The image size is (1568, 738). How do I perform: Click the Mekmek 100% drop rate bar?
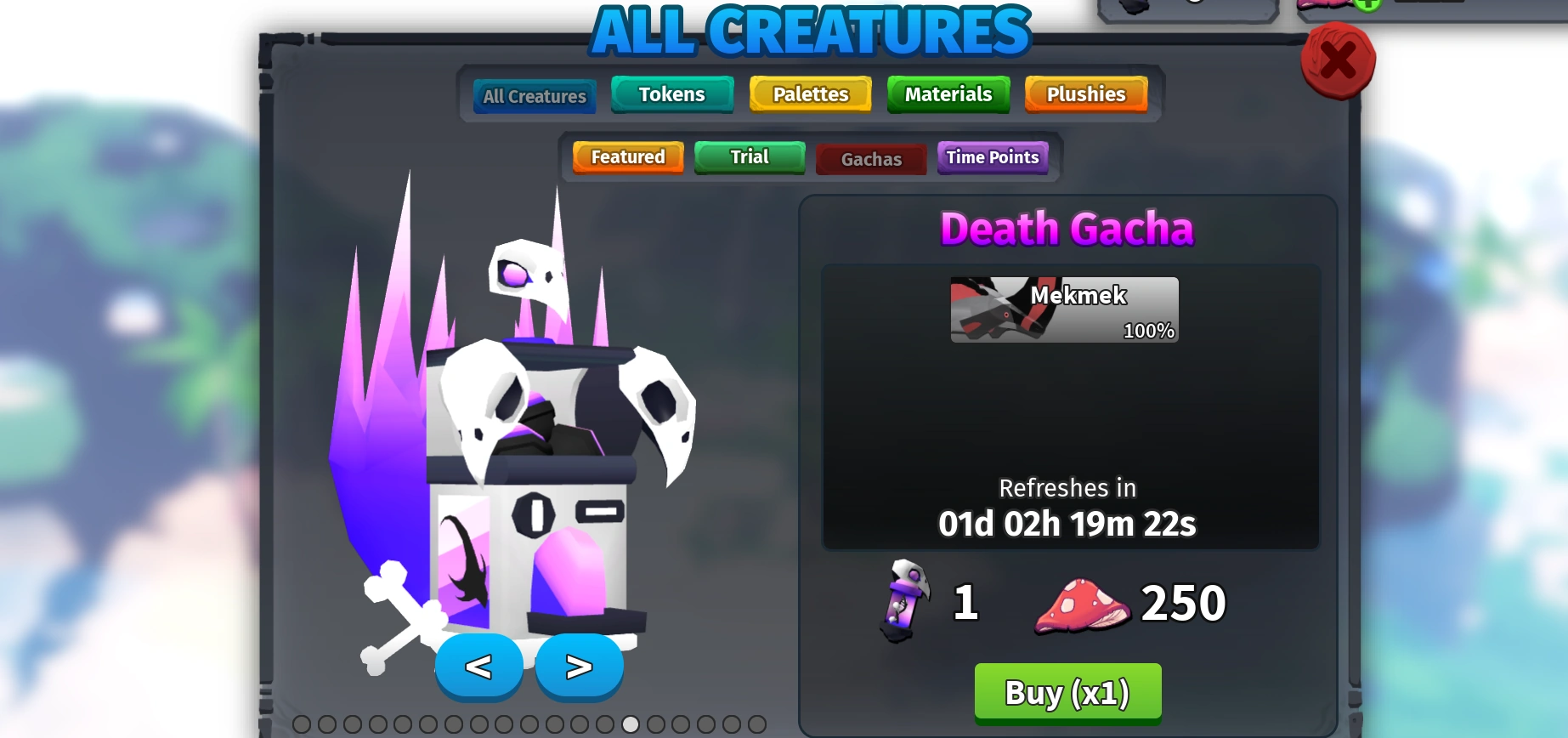pyautogui.click(x=1063, y=310)
